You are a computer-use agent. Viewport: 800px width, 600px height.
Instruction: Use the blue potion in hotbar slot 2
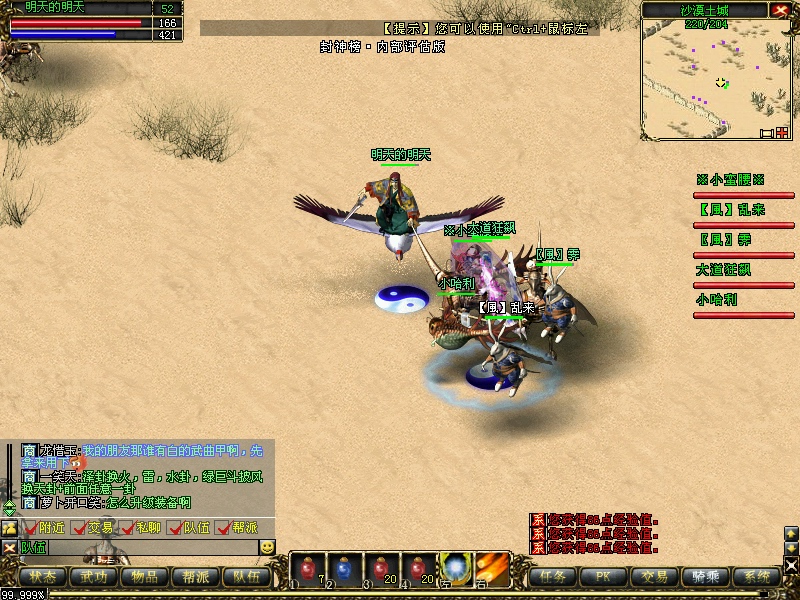pyautogui.click(x=343, y=568)
